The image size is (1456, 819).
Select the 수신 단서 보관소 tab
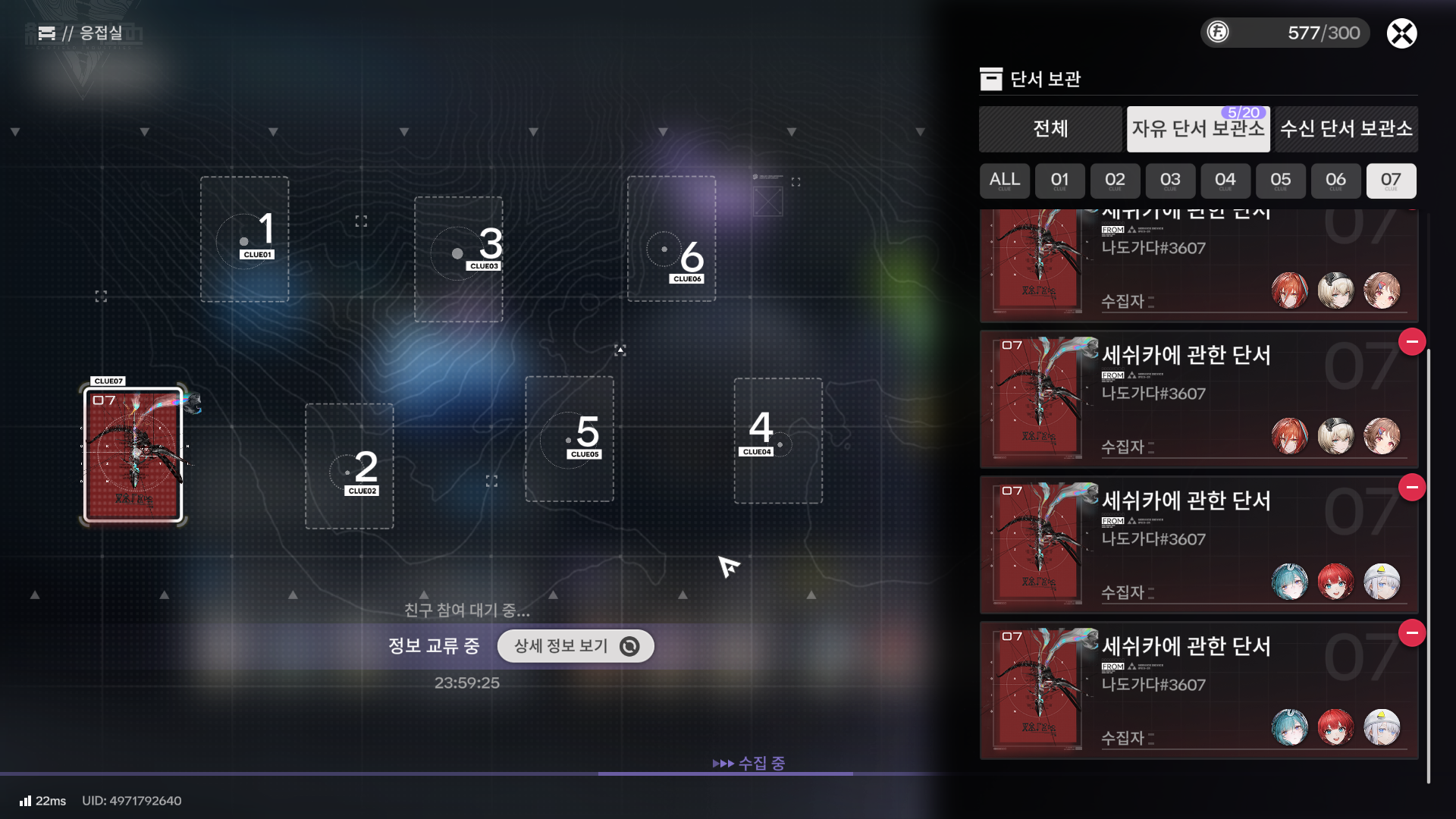tap(1346, 129)
